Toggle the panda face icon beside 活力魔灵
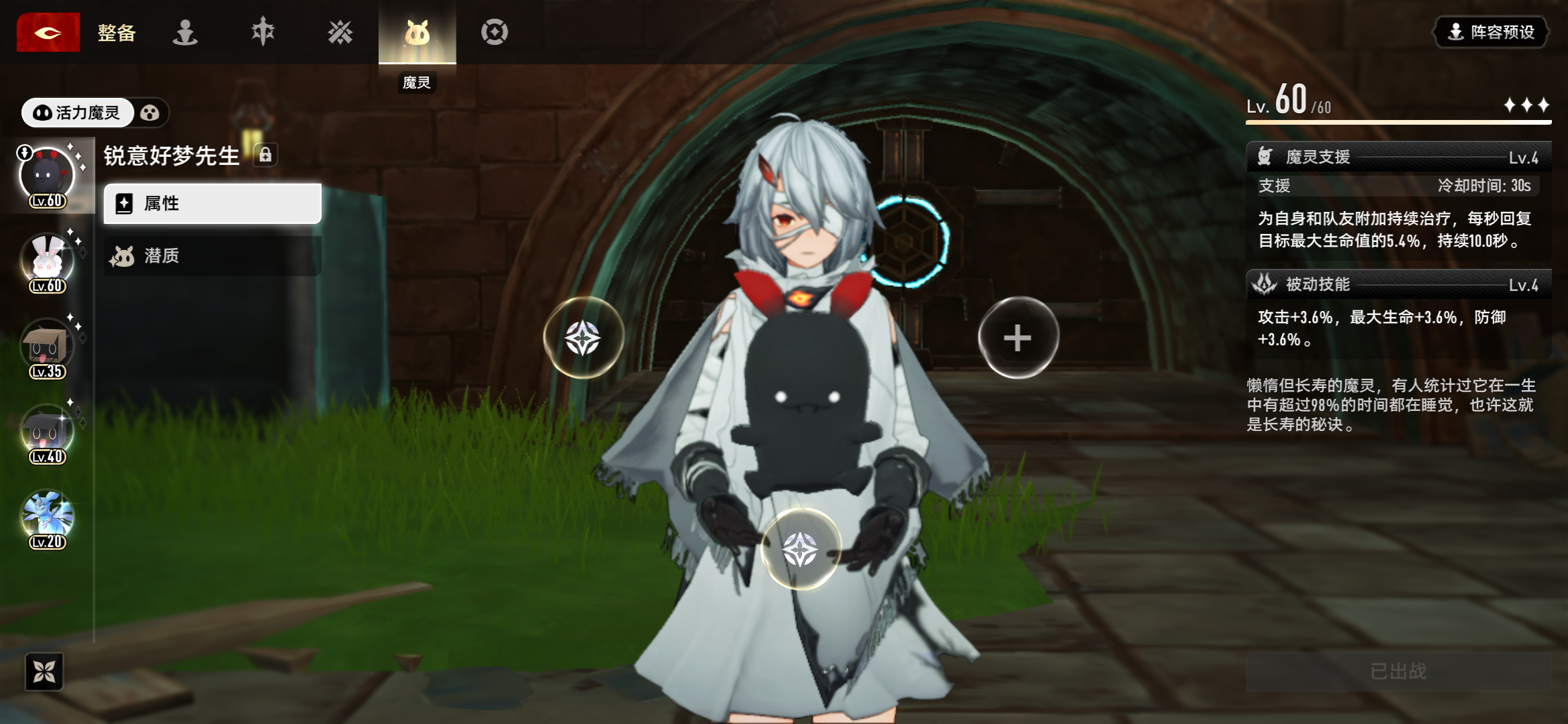 pos(152,113)
